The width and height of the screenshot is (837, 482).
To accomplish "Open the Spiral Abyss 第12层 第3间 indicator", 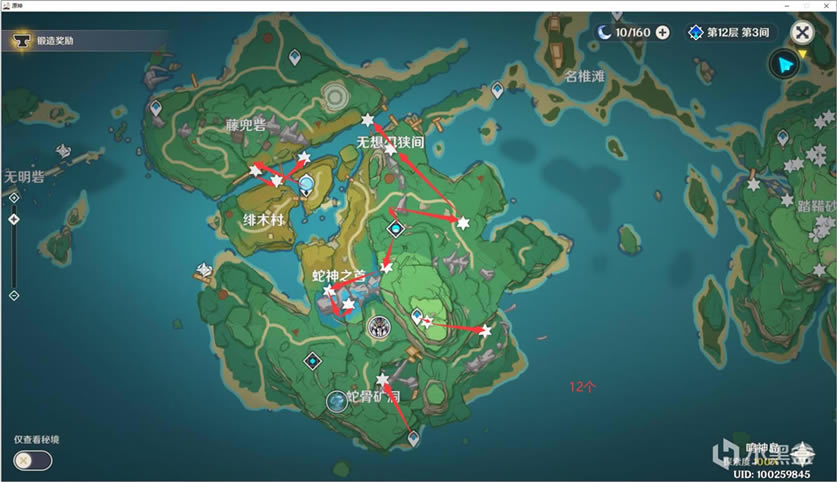I will pyautogui.click(x=729, y=32).
